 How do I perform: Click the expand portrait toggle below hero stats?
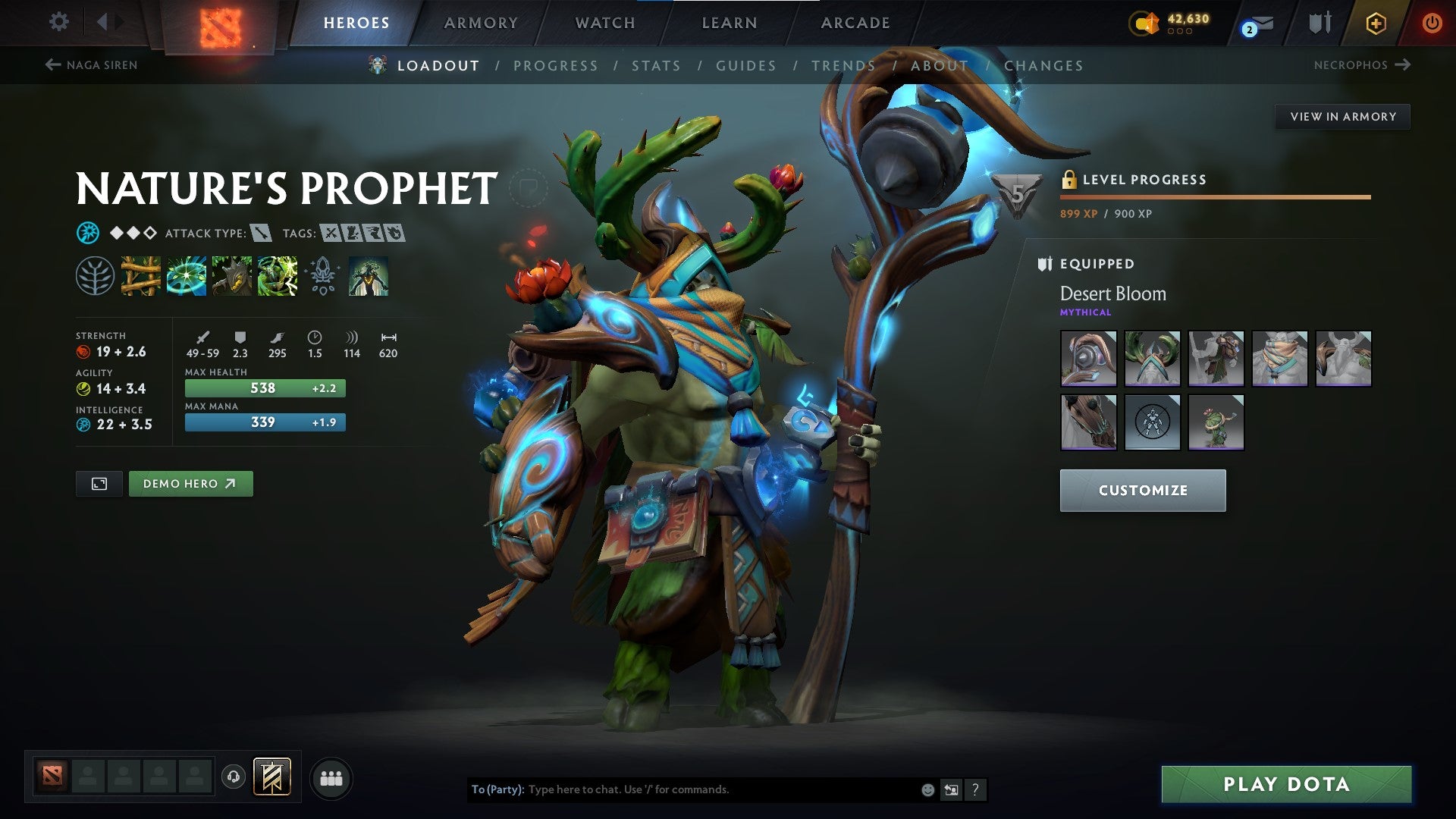pos(100,483)
